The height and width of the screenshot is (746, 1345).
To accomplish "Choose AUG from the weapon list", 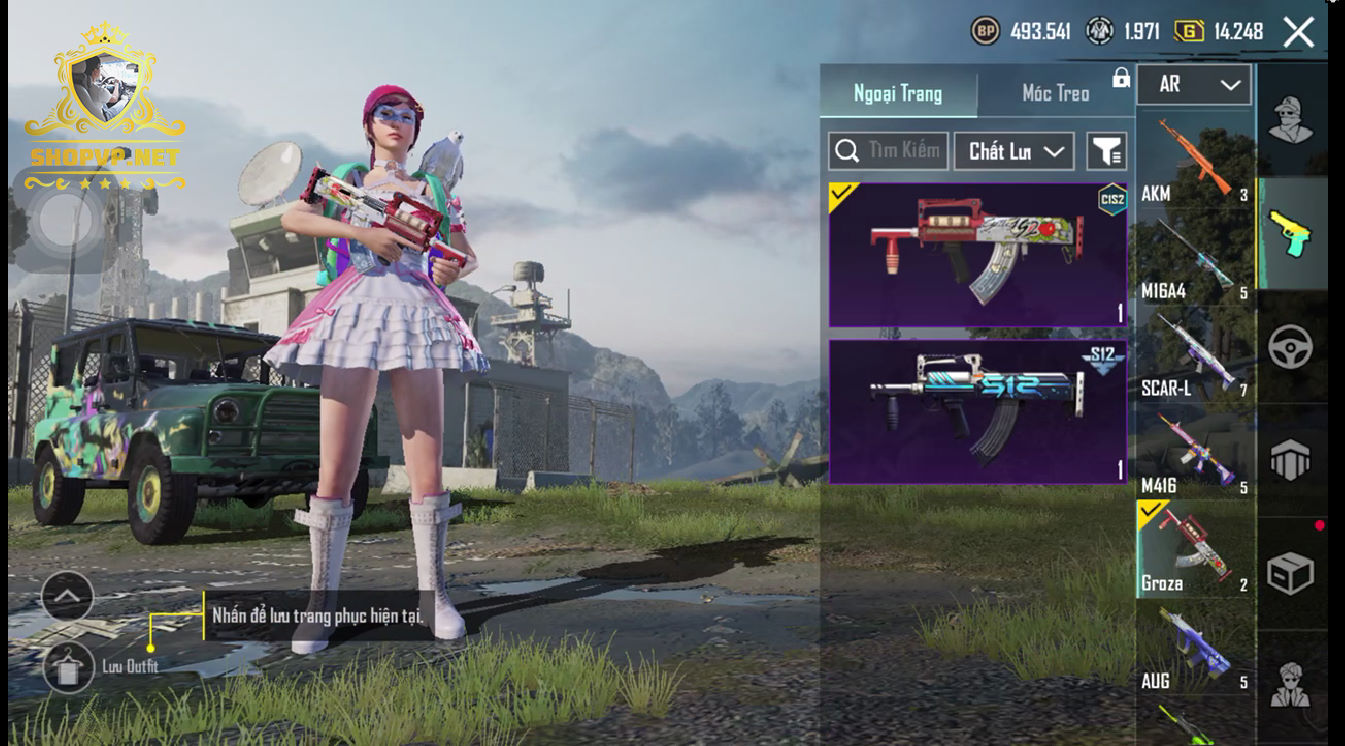I will tap(1195, 648).
